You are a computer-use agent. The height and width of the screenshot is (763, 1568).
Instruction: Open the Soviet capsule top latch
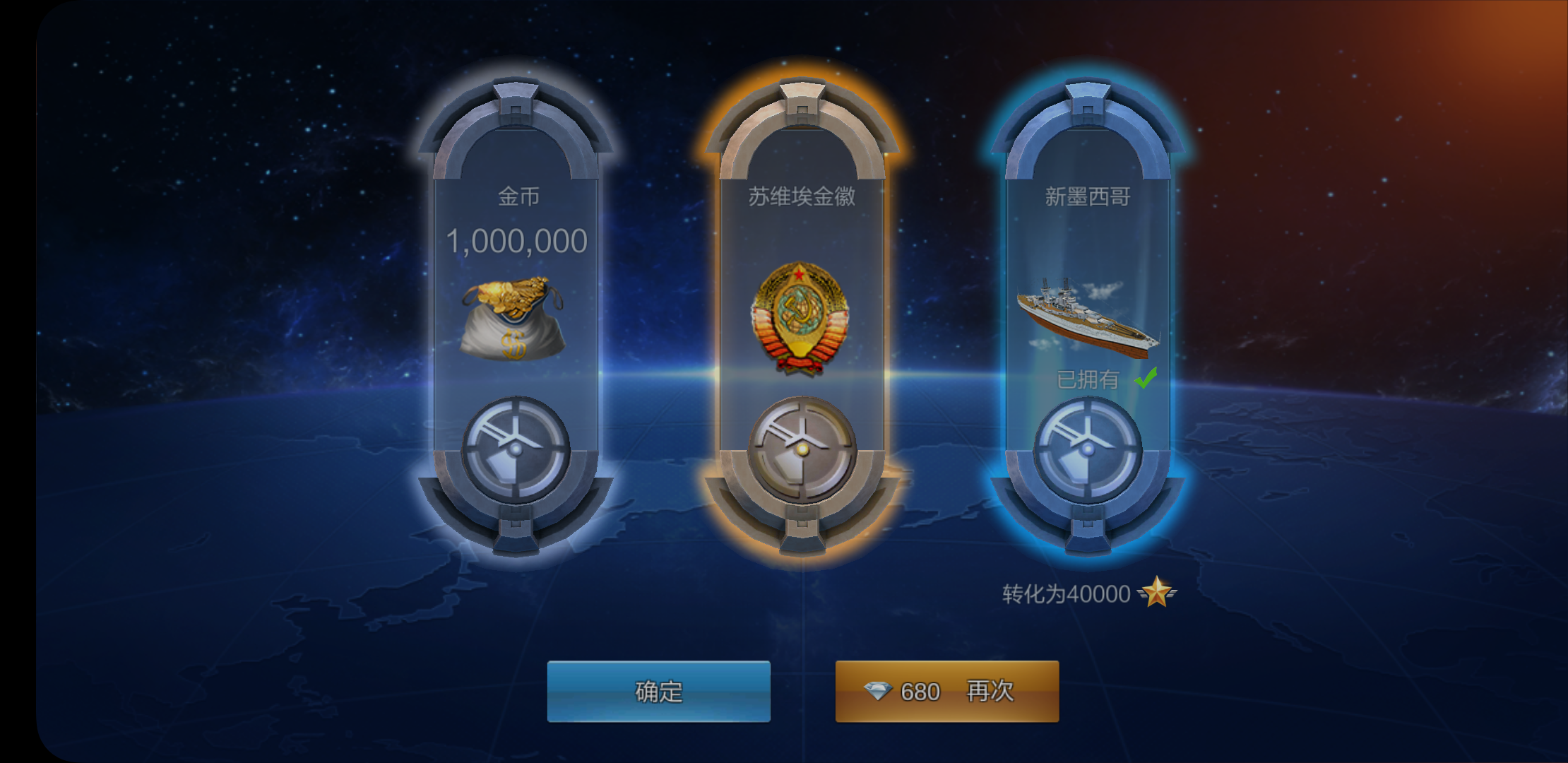click(802, 99)
